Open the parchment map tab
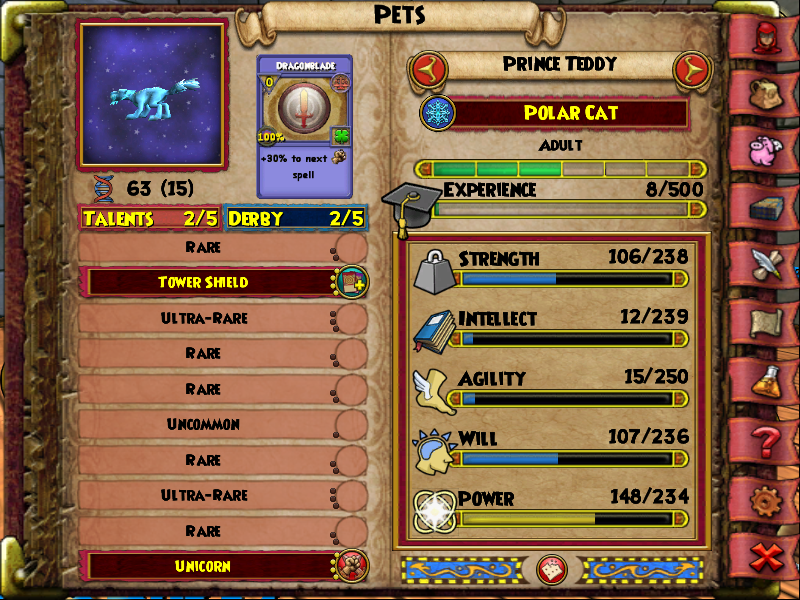The height and width of the screenshot is (600, 800). (x=770, y=322)
